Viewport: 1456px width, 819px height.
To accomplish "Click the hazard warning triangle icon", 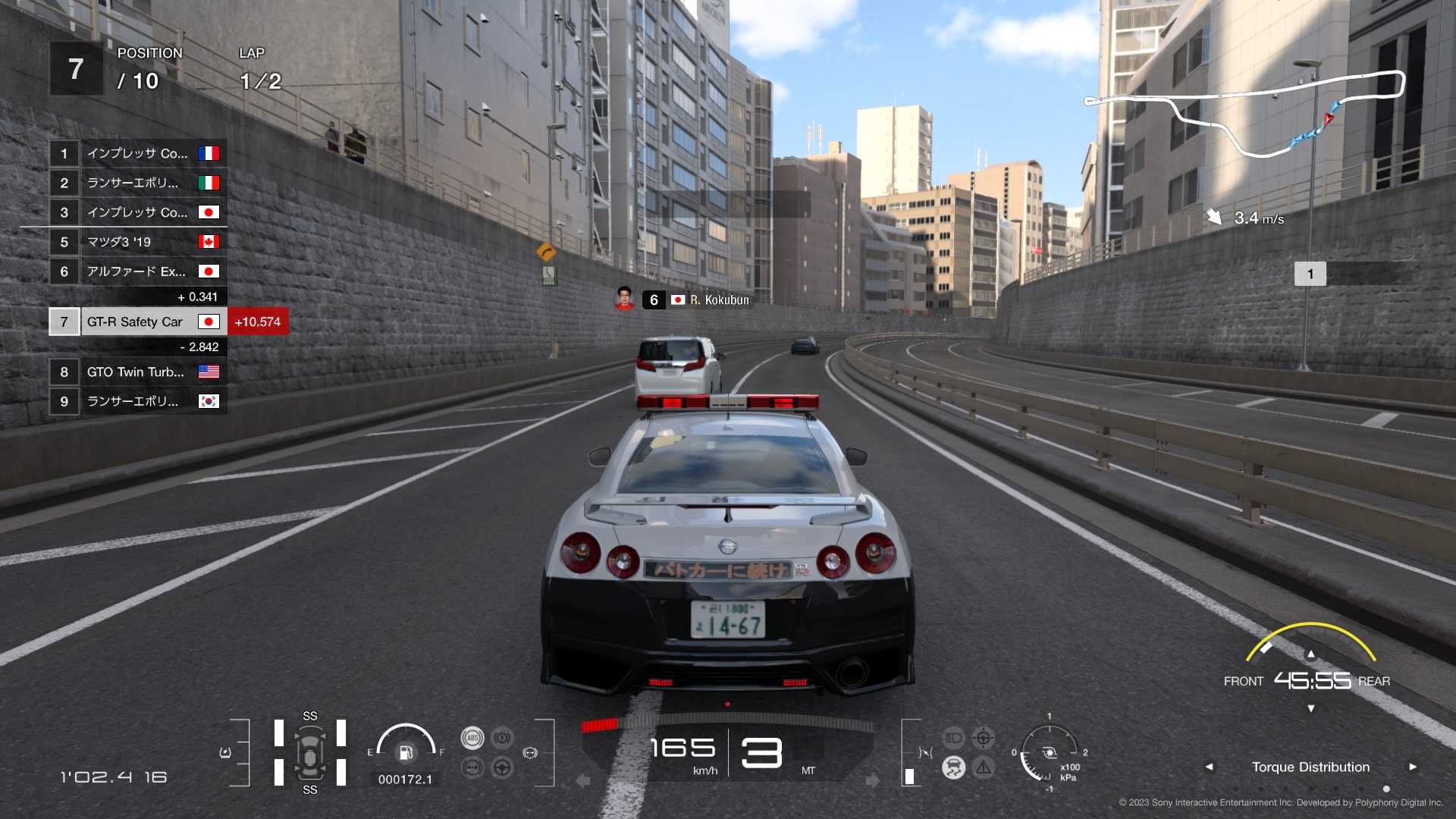I will click(984, 767).
